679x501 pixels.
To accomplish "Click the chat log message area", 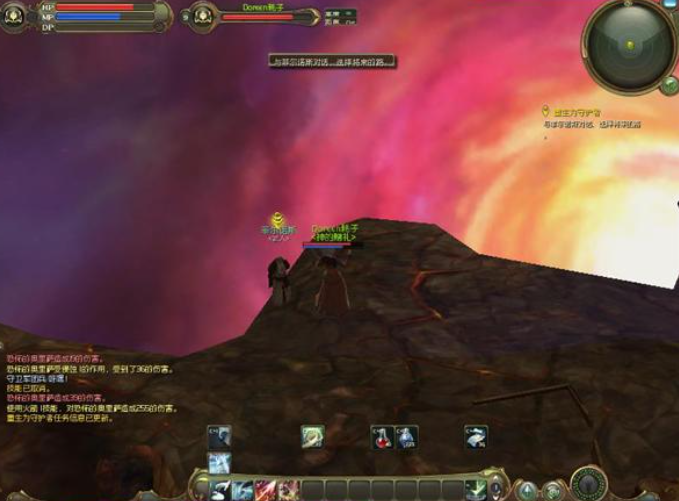I will click(x=90, y=385).
